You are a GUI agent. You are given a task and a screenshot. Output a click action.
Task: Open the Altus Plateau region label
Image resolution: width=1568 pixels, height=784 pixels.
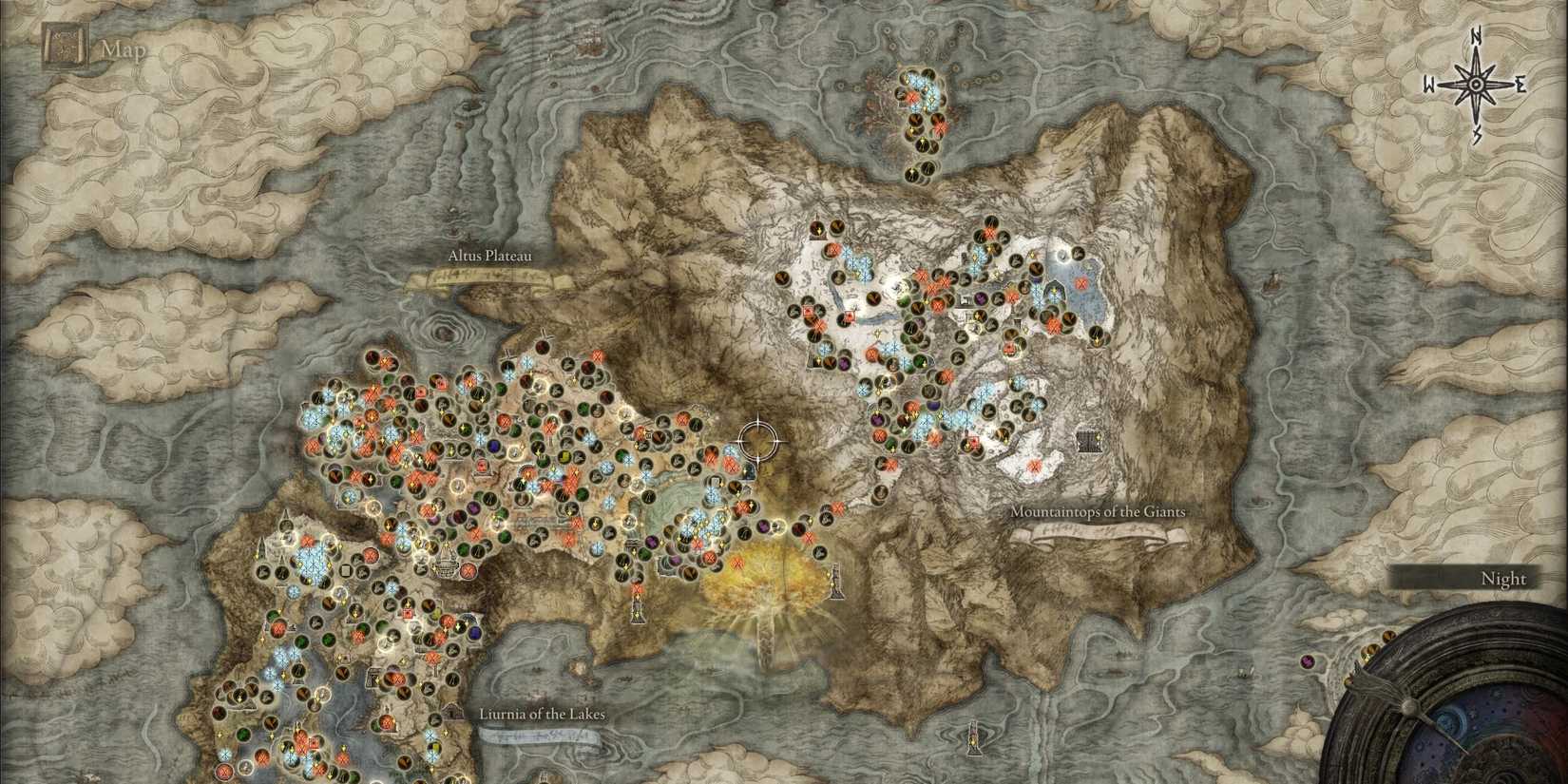point(489,255)
